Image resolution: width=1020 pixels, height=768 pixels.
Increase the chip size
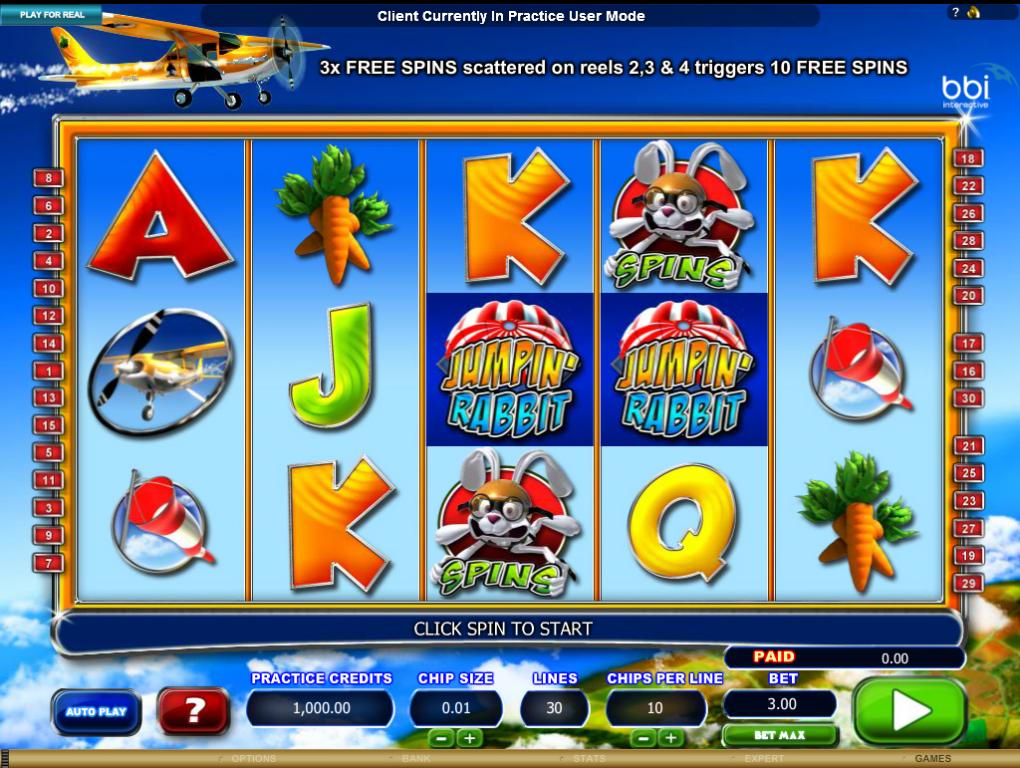tap(469, 738)
